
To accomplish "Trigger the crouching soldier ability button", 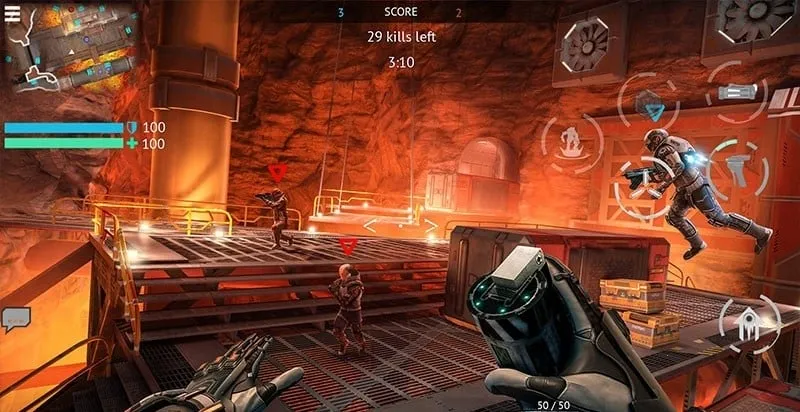I will (x=572, y=142).
